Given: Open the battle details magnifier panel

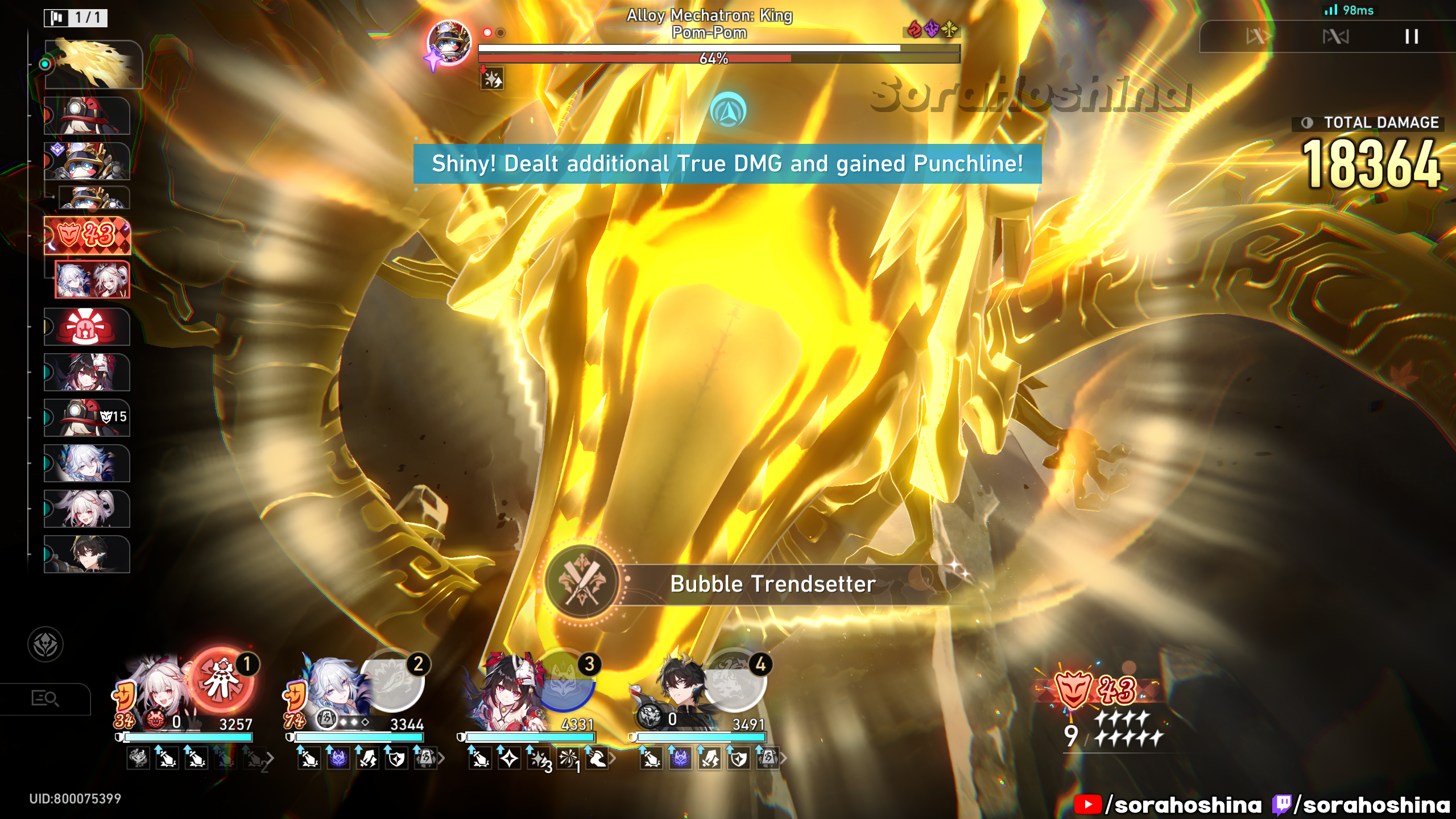Looking at the screenshot, I should pyautogui.click(x=45, y=698).
